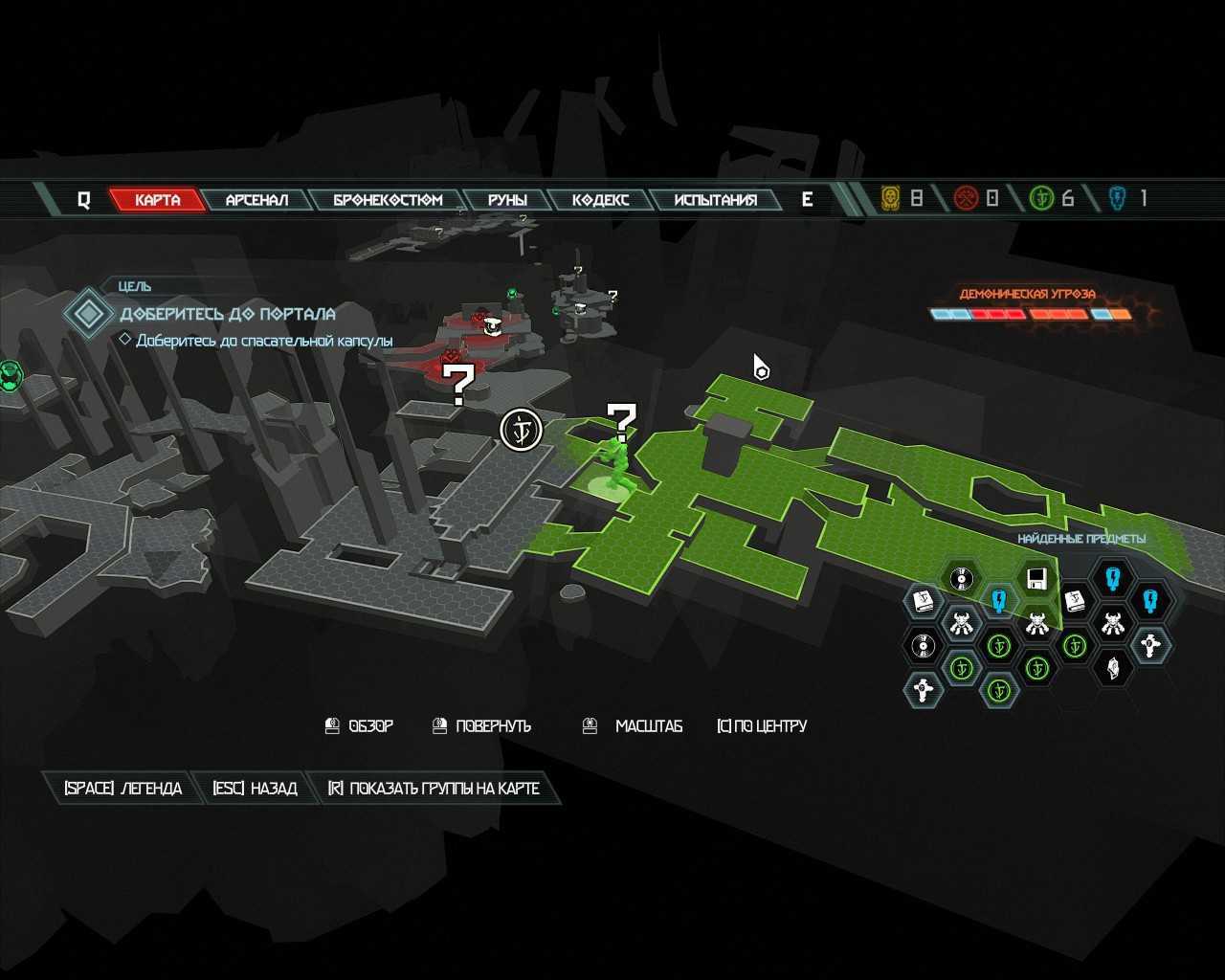Select the floppy disk found-item icon
Viewport: 1225px width, 980px height.
tap(1036, 579)
